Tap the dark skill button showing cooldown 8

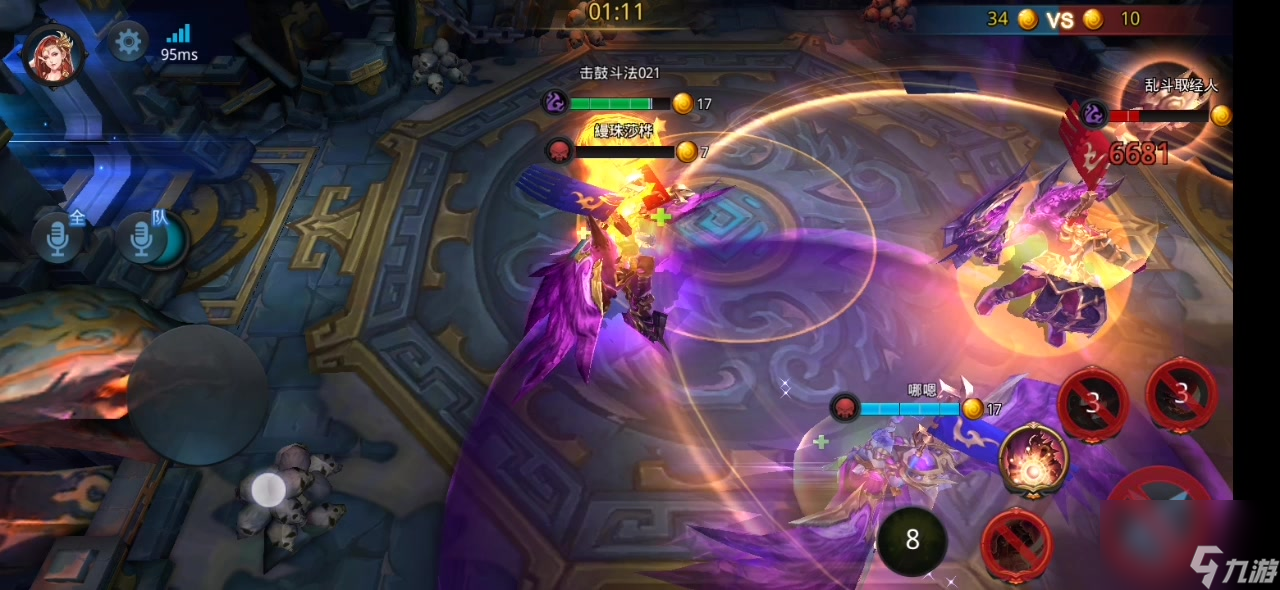pos(912,540)
